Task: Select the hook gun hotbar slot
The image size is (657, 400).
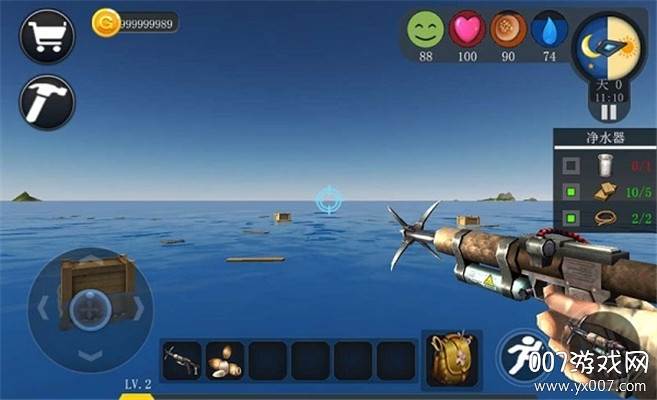Action: 183,360
